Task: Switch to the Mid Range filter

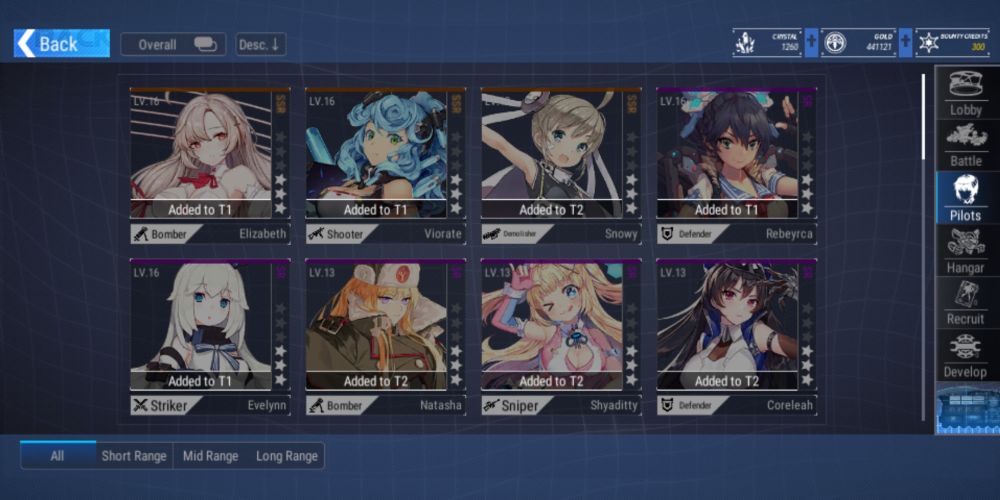Action: (x=210, y=456)
